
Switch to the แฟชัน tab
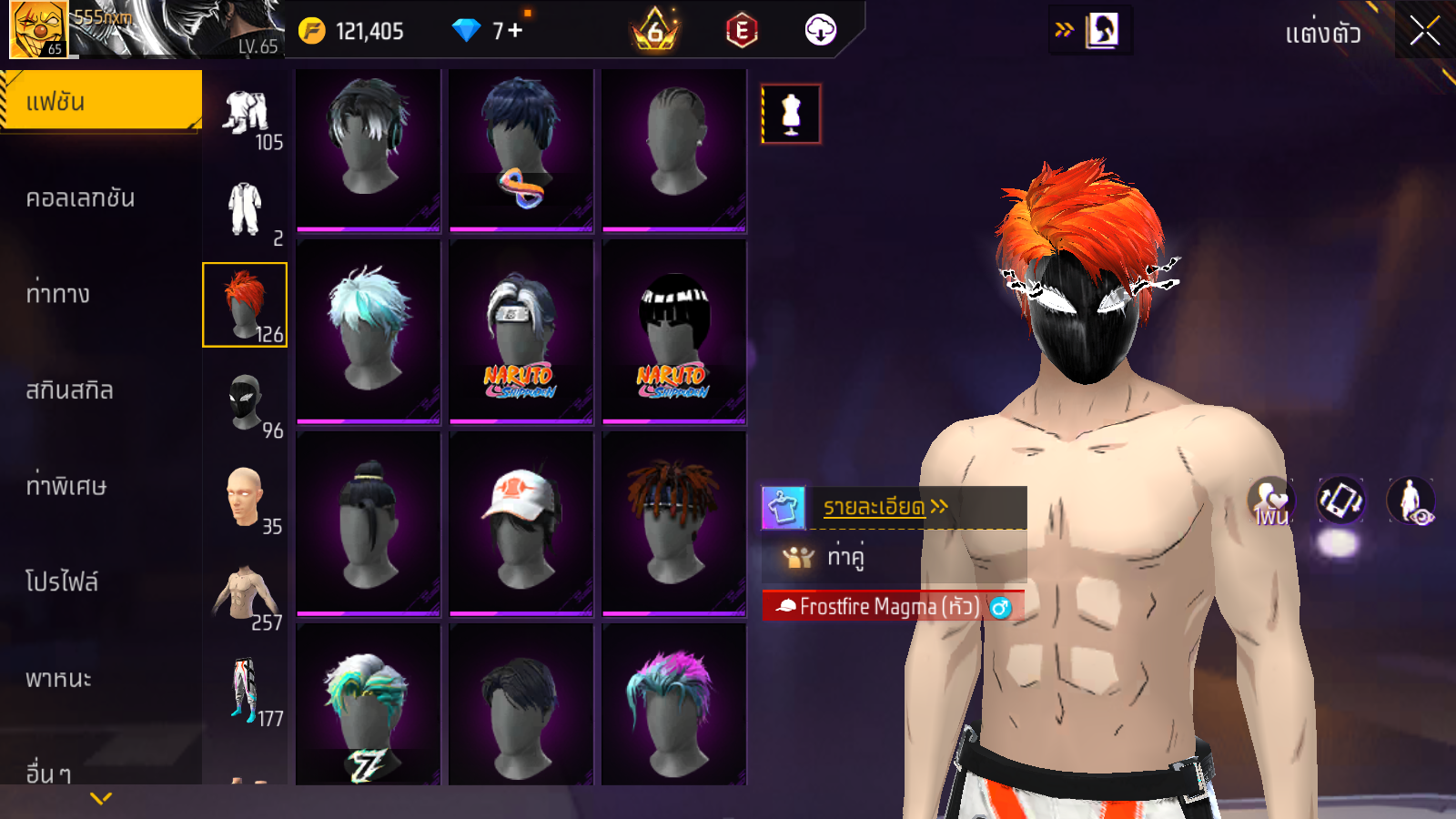pos(100,101)
